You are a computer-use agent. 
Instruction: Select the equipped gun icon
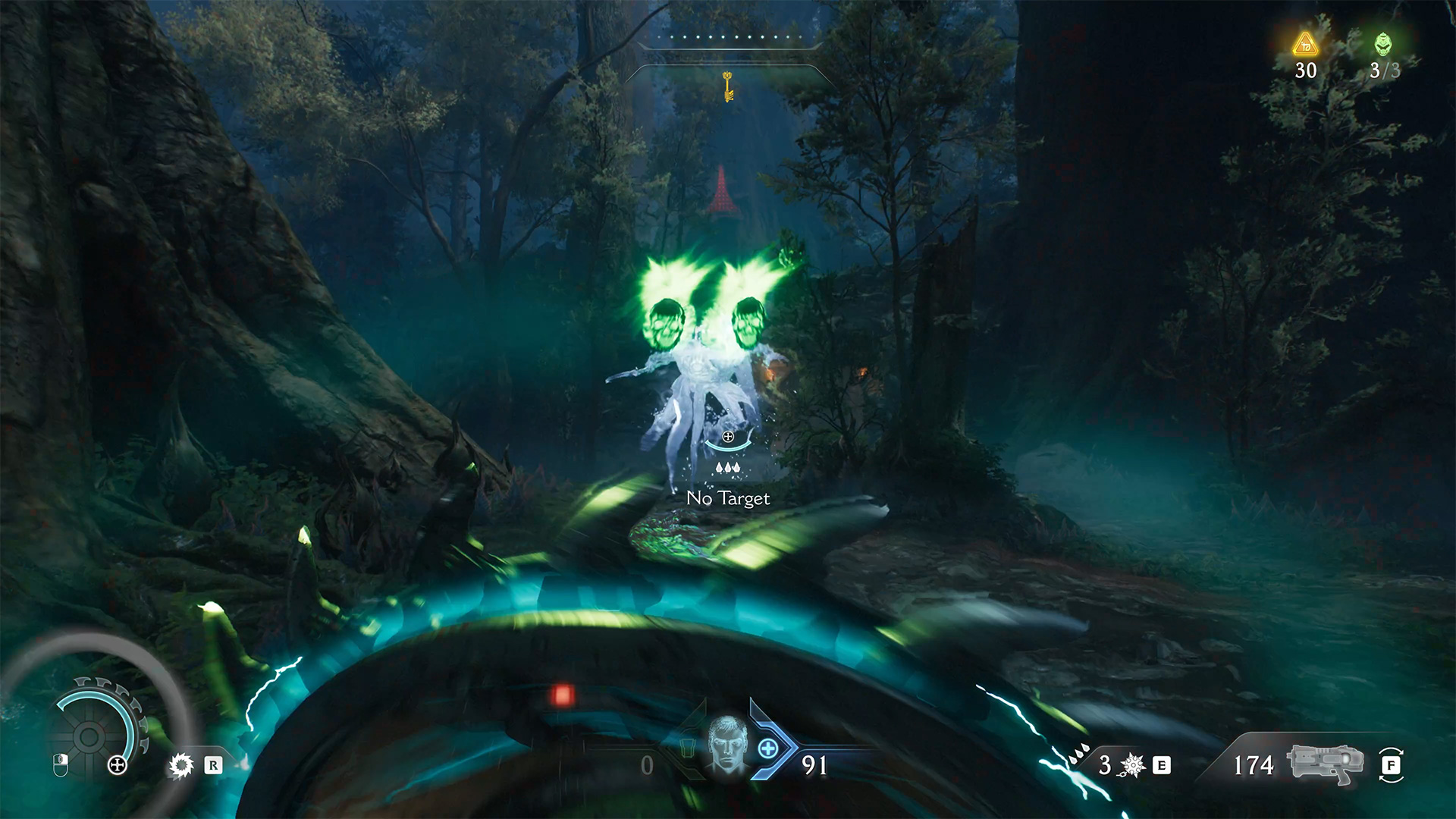[x=1325, y=763]
